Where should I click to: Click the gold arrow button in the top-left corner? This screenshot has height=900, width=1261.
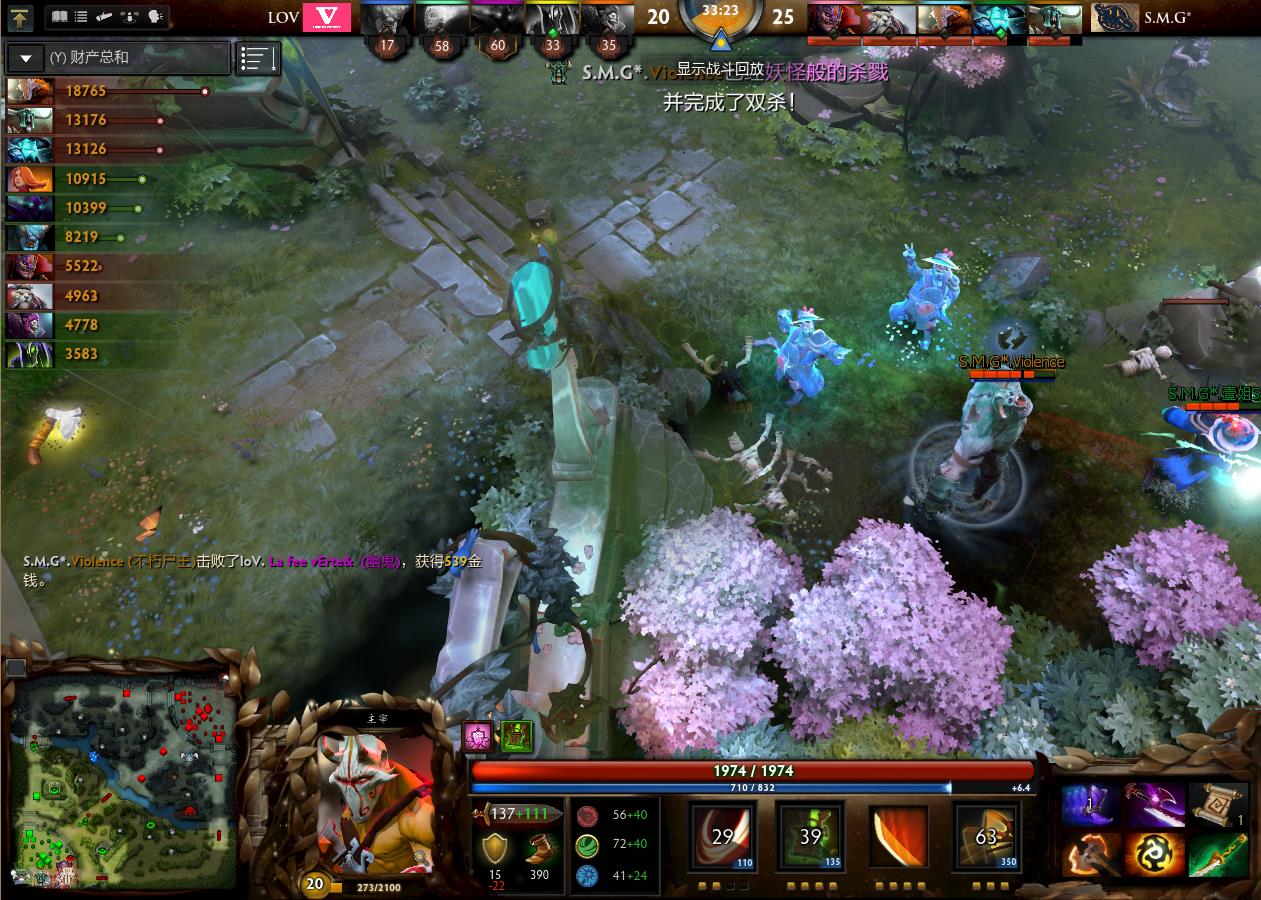pyautogui.click(x=21, y=17)
